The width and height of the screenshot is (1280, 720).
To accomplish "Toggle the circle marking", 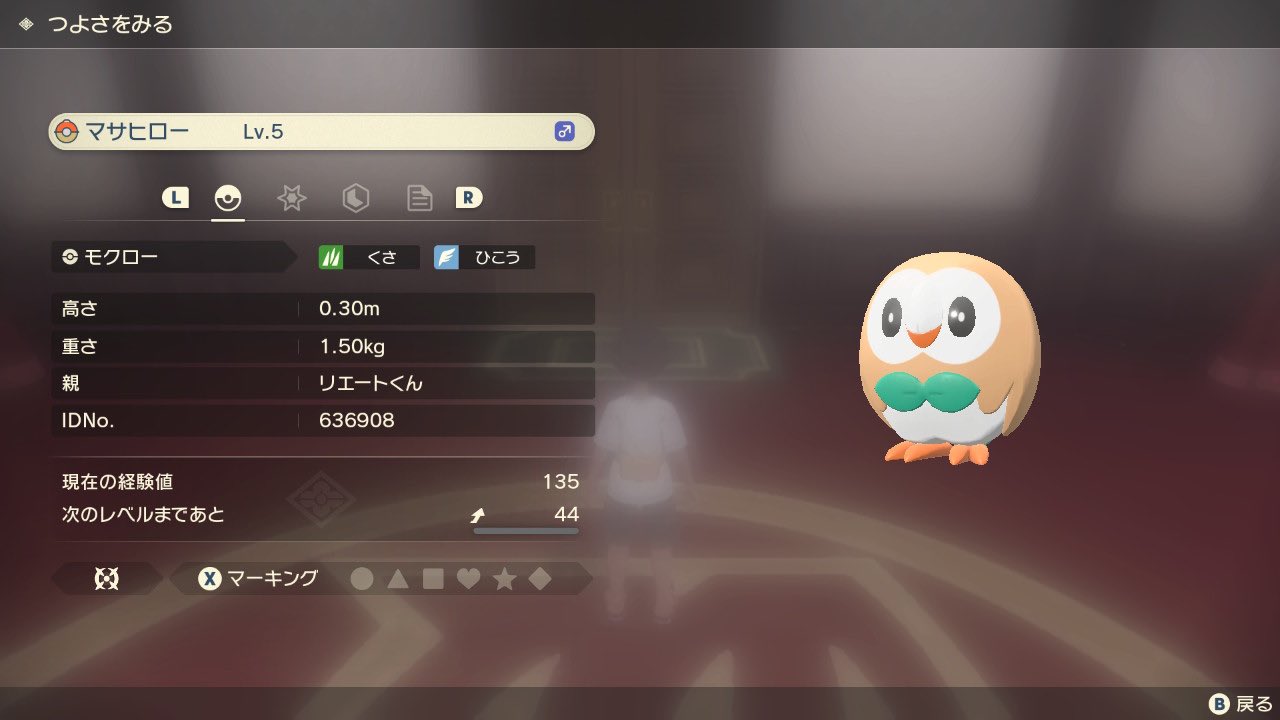I will (x=363, y=578).
